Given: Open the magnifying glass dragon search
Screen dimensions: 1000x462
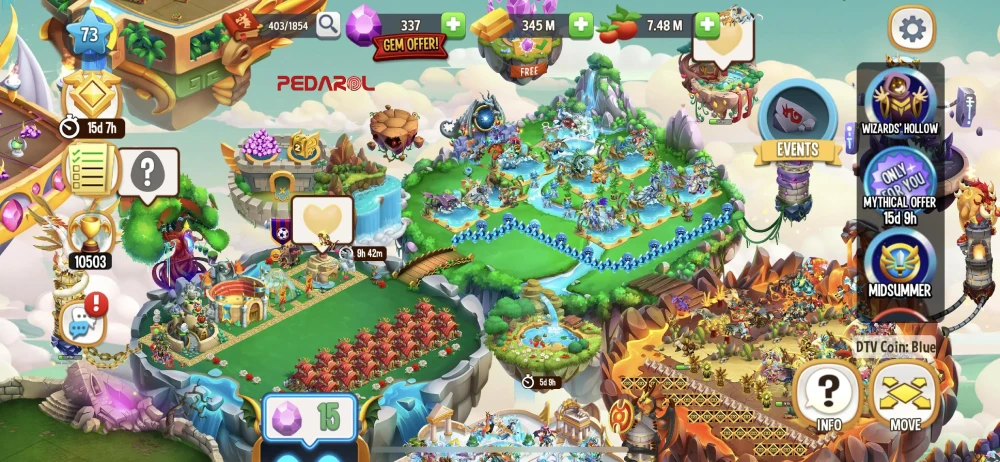Looking at the screenshot, I should [328, 25].
